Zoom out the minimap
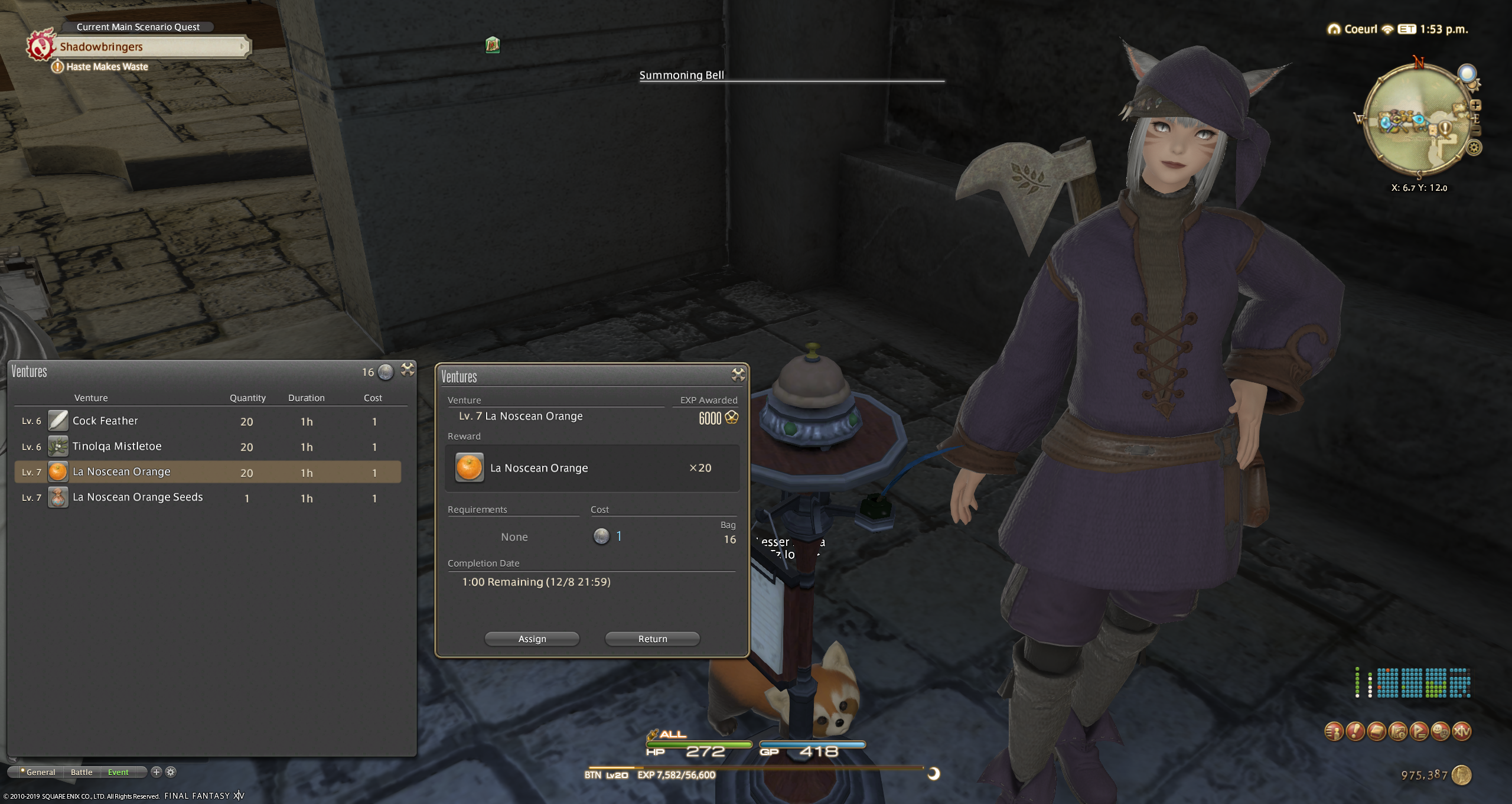This screenshot has height=804, width=1512. tap(1475, 131)
